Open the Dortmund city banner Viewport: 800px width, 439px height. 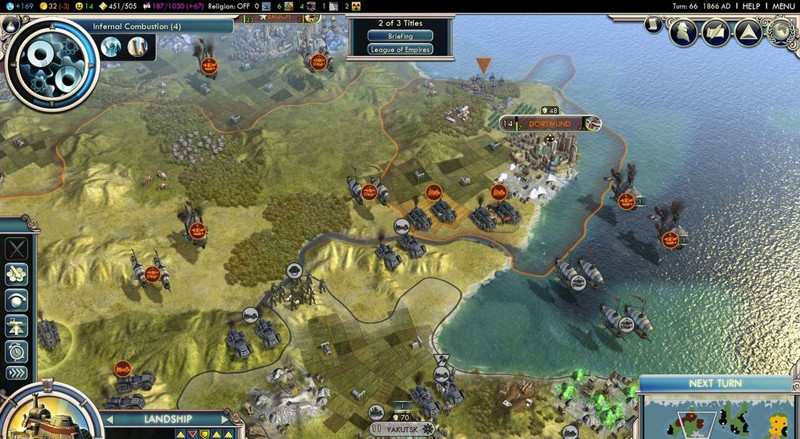coord(550,123)
